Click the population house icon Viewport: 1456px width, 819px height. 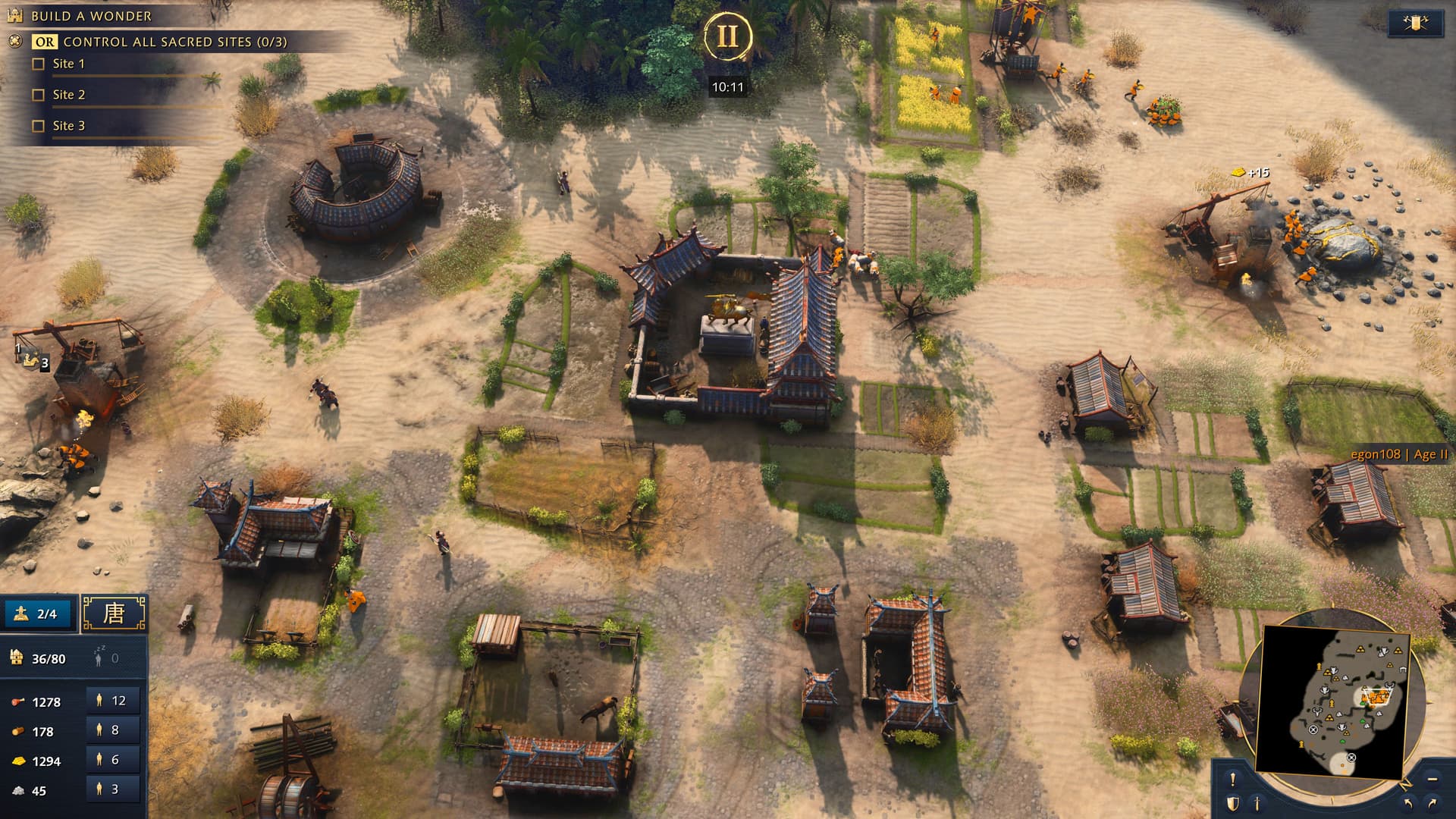click(x=16, y=657)
